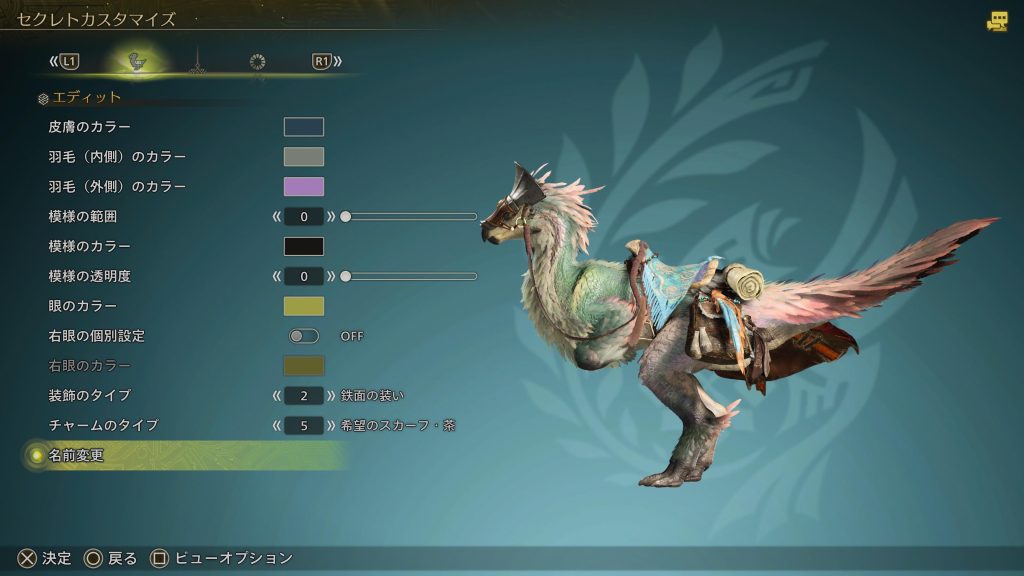Open the middle customization tab

[x=197, y=62]
